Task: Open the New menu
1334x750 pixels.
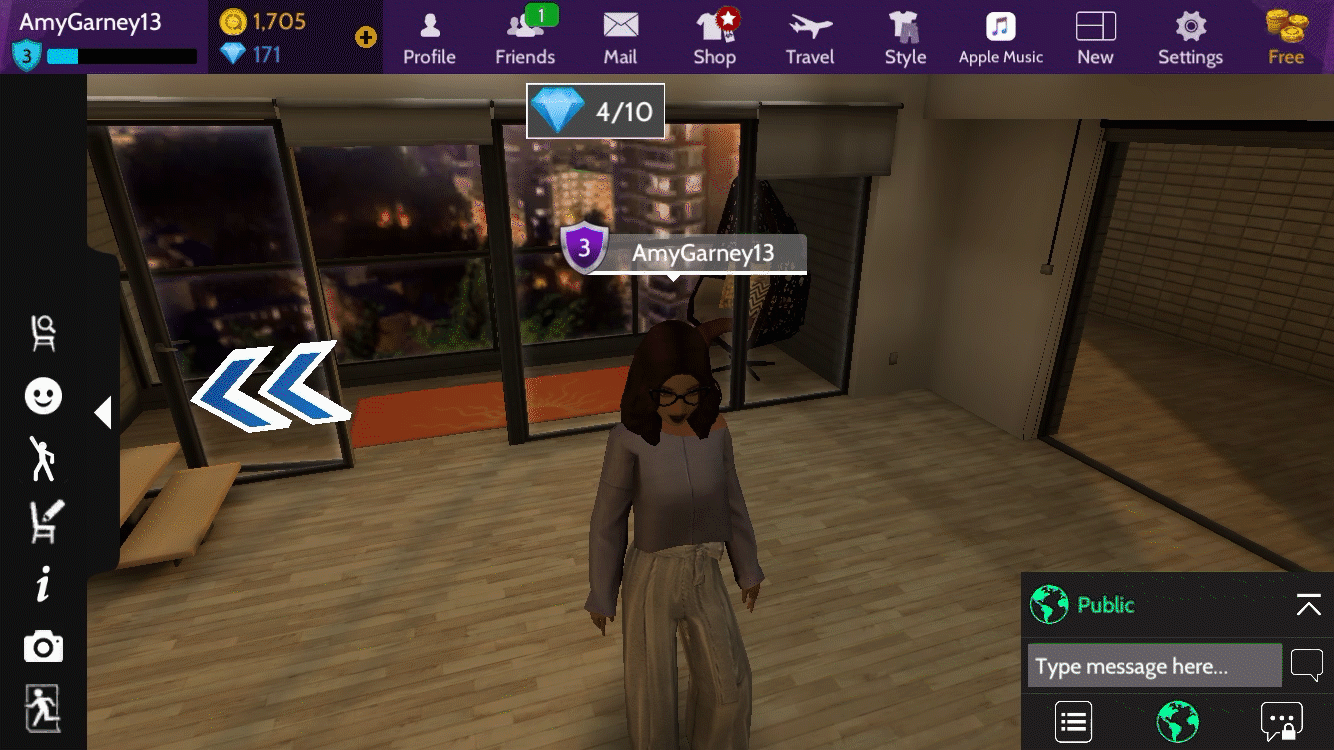Action: point(1095,38)
